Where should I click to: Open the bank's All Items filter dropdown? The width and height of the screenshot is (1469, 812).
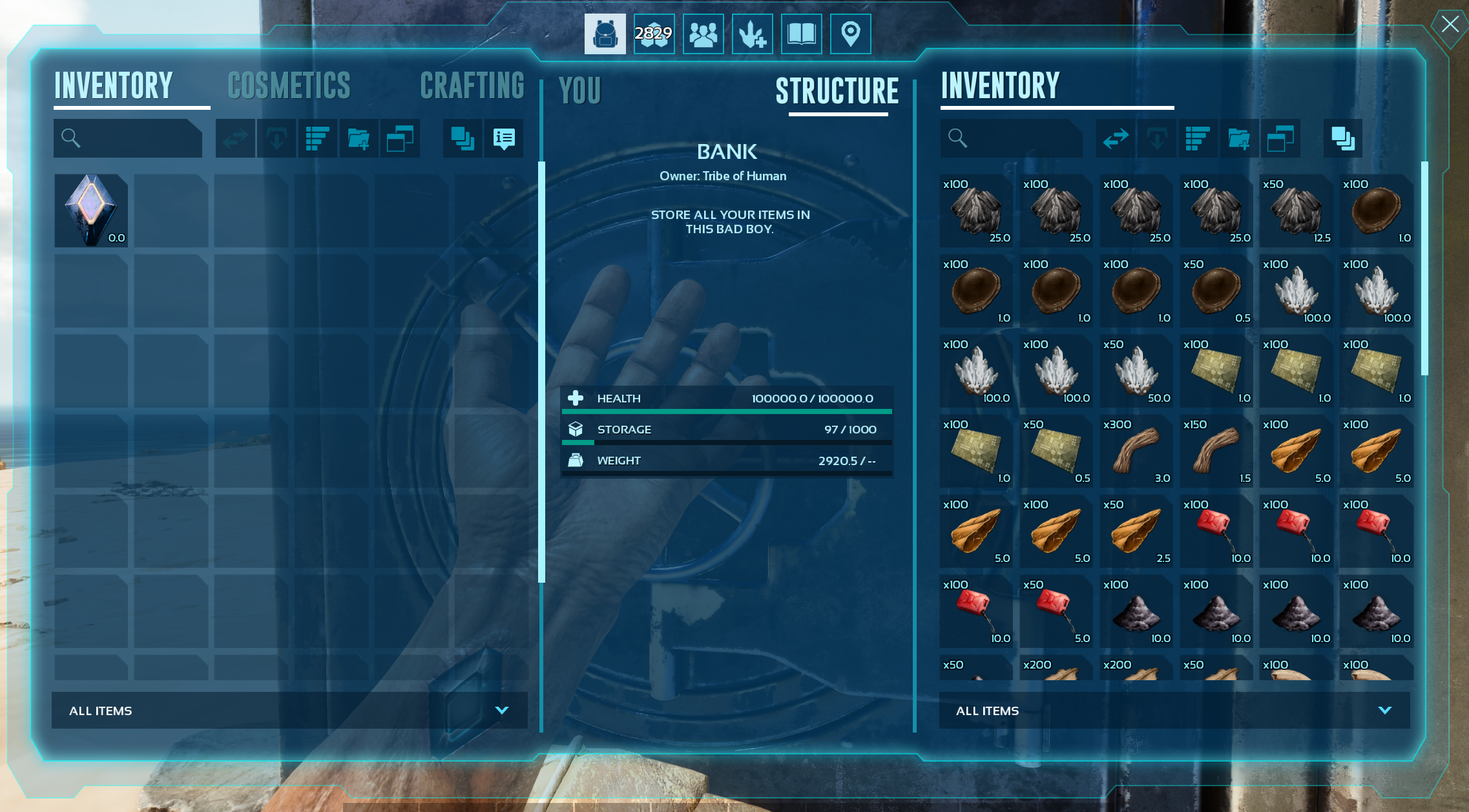[x=1174, y=711]
